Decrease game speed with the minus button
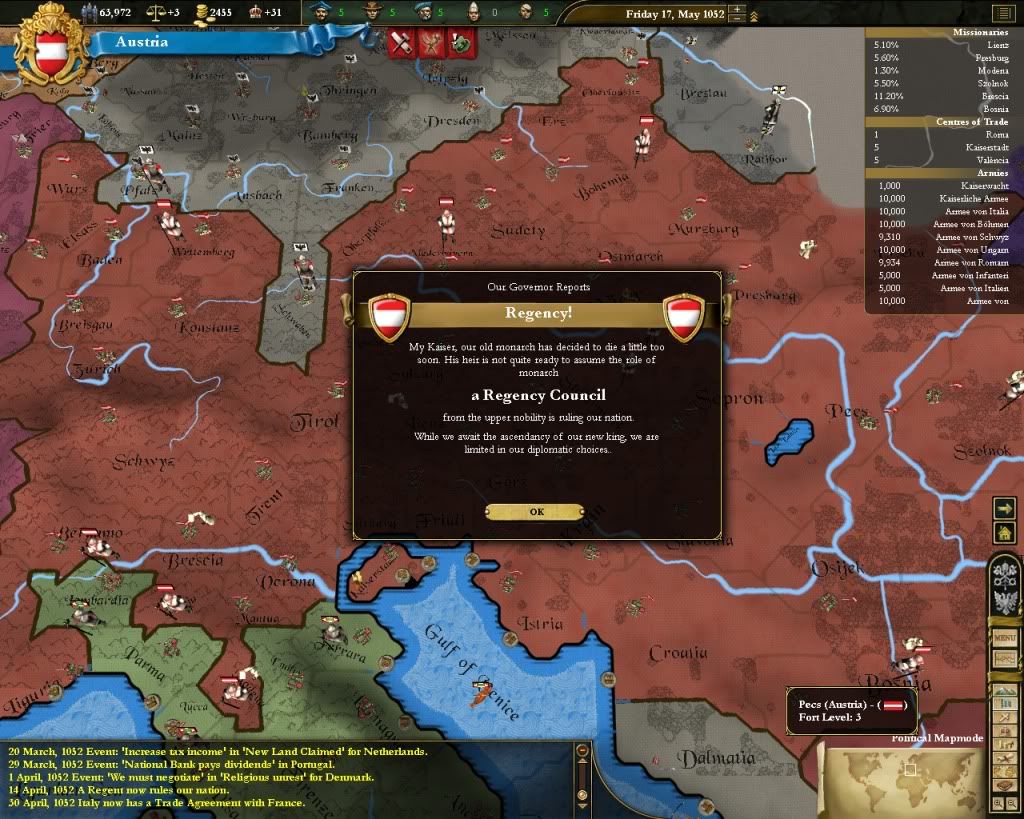1024x819 pixels. pyautogui.click(x=737, y=19)
